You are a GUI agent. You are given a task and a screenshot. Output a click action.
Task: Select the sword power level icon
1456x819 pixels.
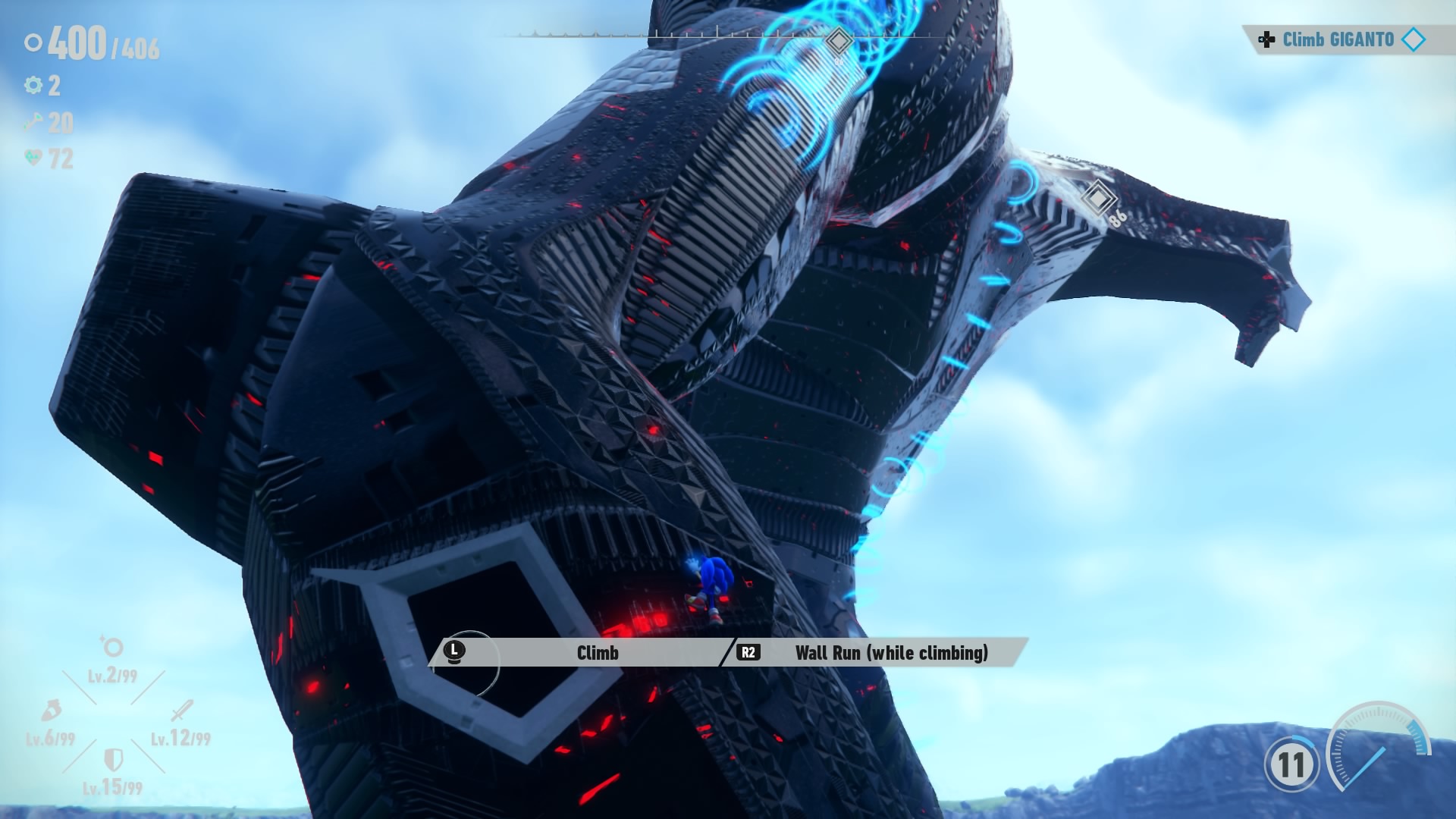(182, 711)
